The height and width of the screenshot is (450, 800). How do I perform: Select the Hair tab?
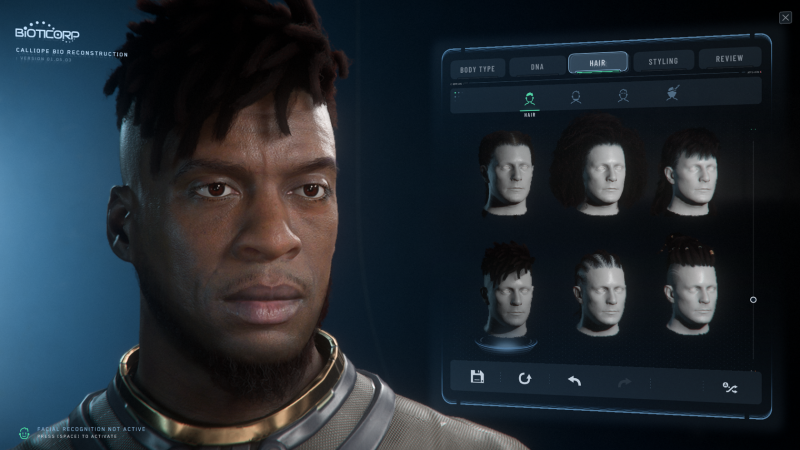[597, 63]
